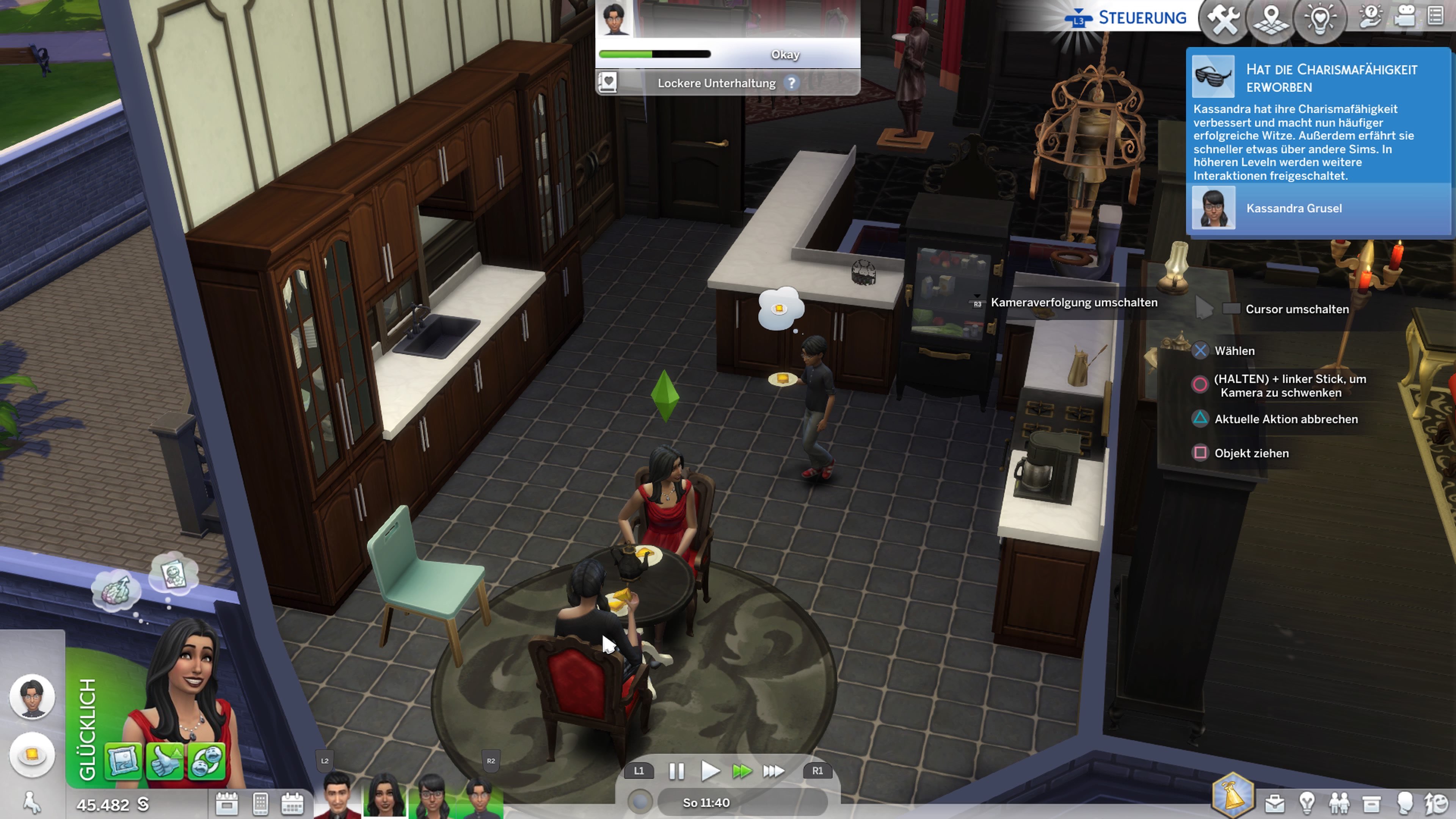Choose the triple fast-forward speed

coord(773,771)
